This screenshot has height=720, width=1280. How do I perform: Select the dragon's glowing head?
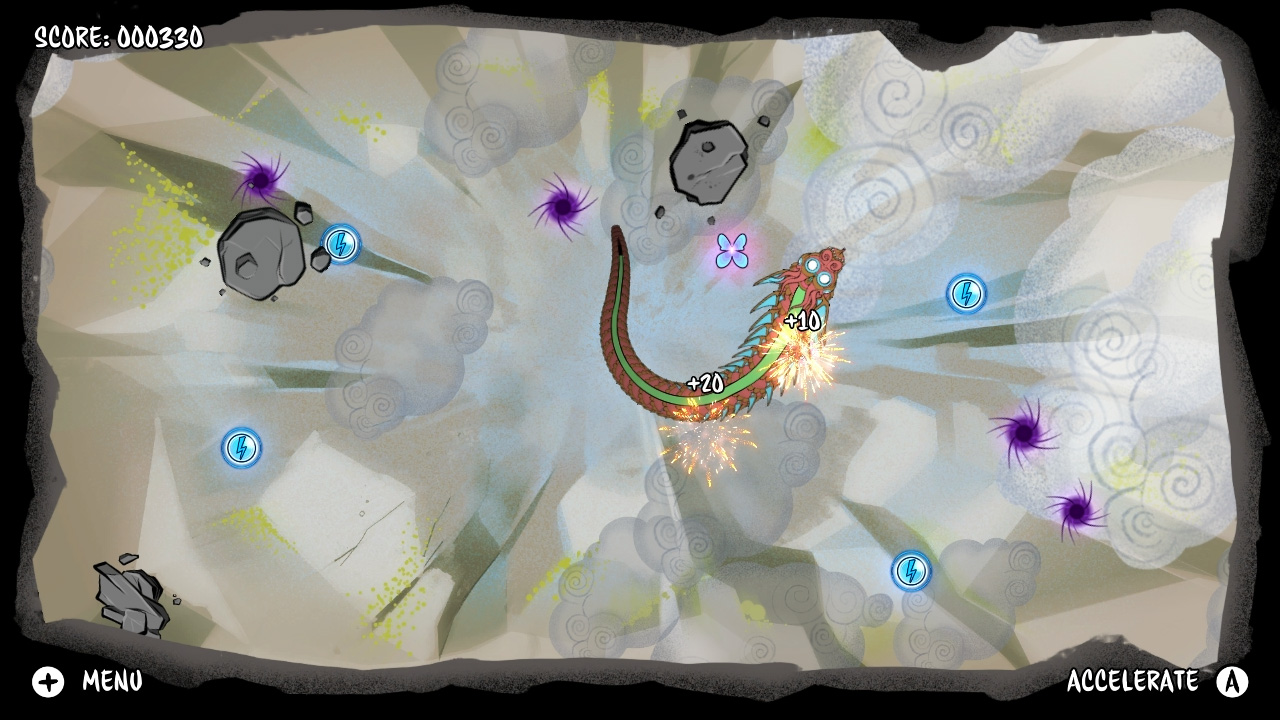[815, 272]
